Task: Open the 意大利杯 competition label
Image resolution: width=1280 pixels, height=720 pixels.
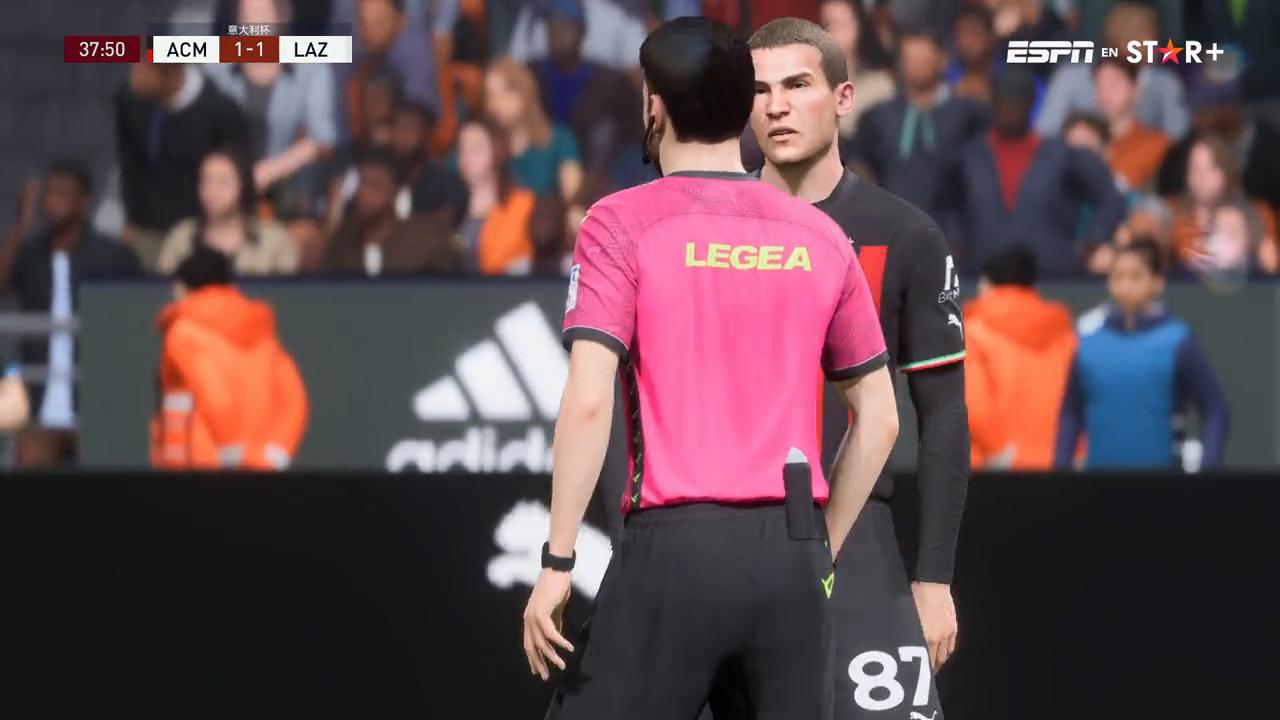Action: pyautogui.click(x=249, y=29)
